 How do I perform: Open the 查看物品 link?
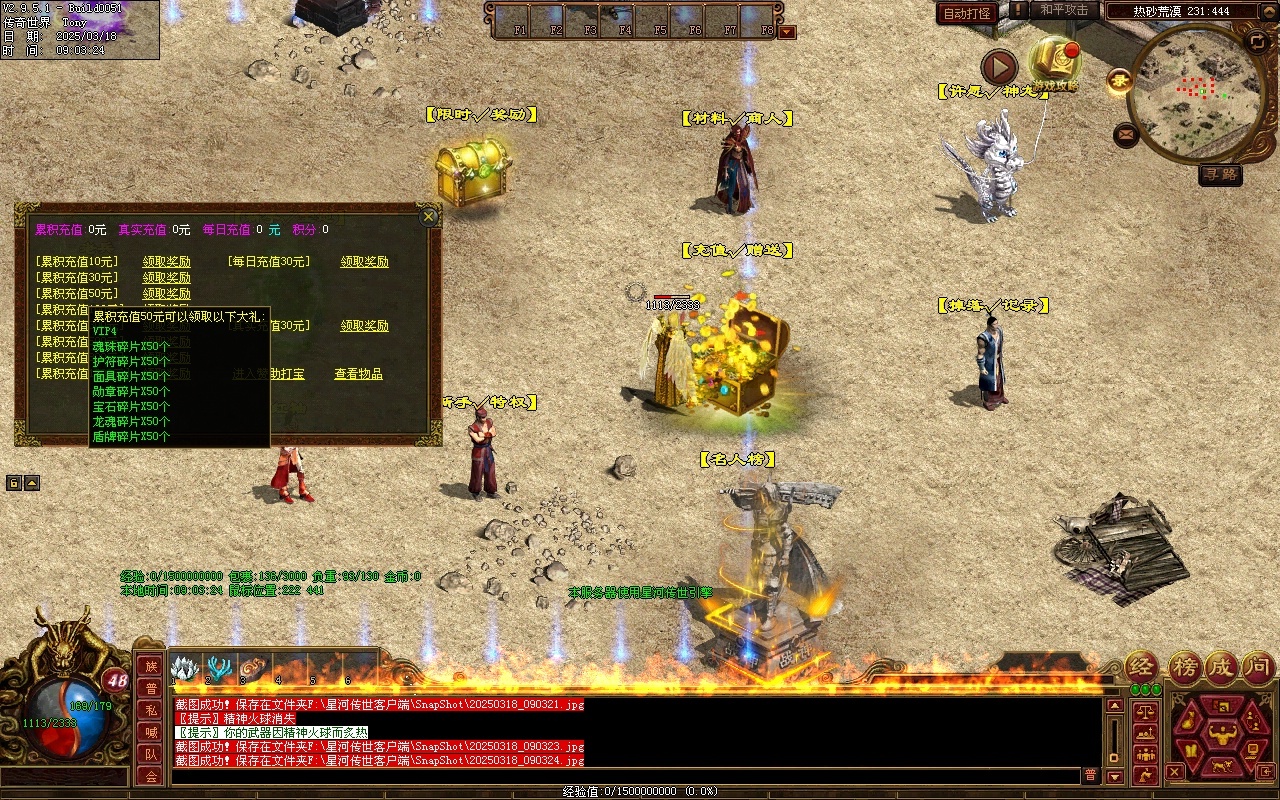[358, 374]
